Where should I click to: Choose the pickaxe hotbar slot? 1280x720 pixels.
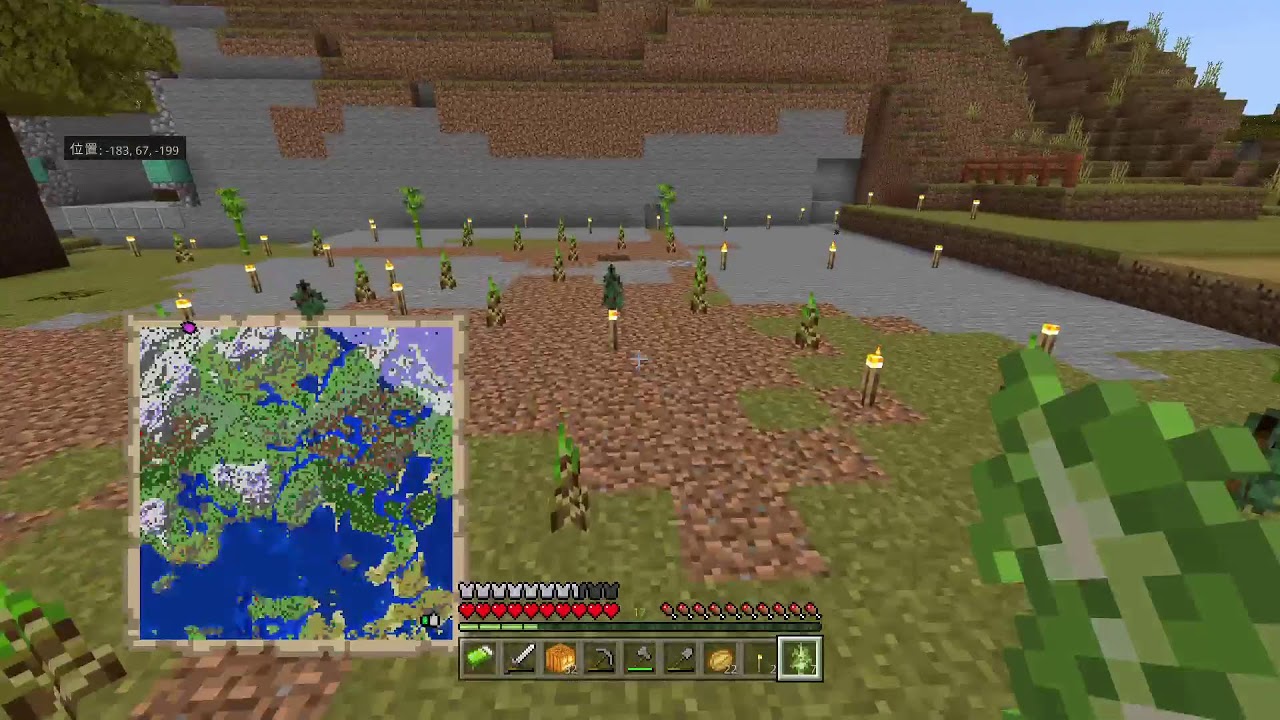(x=600, y=660)
